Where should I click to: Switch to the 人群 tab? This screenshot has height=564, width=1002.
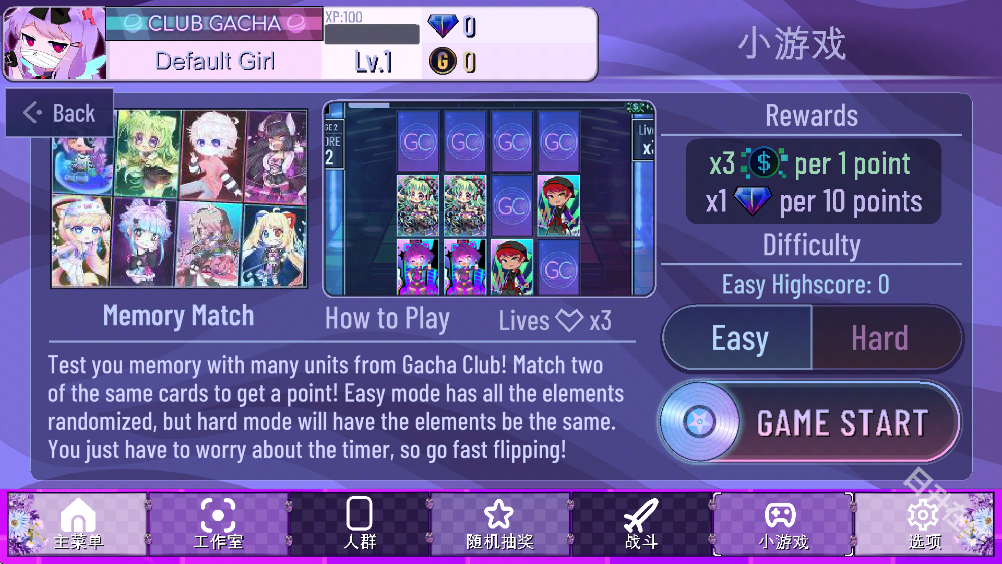[359, 524]
